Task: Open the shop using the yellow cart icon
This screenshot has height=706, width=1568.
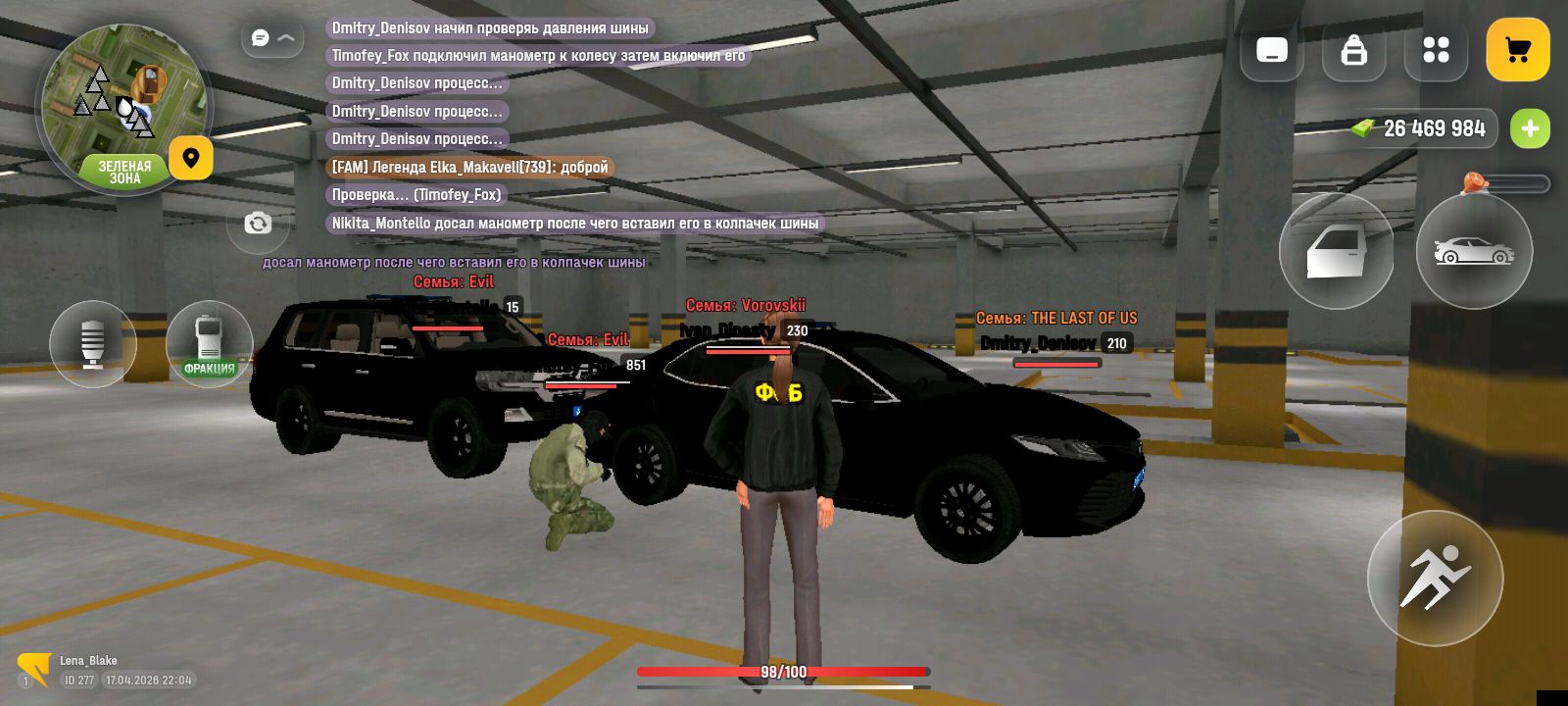Action: (x=1518, y=50)
